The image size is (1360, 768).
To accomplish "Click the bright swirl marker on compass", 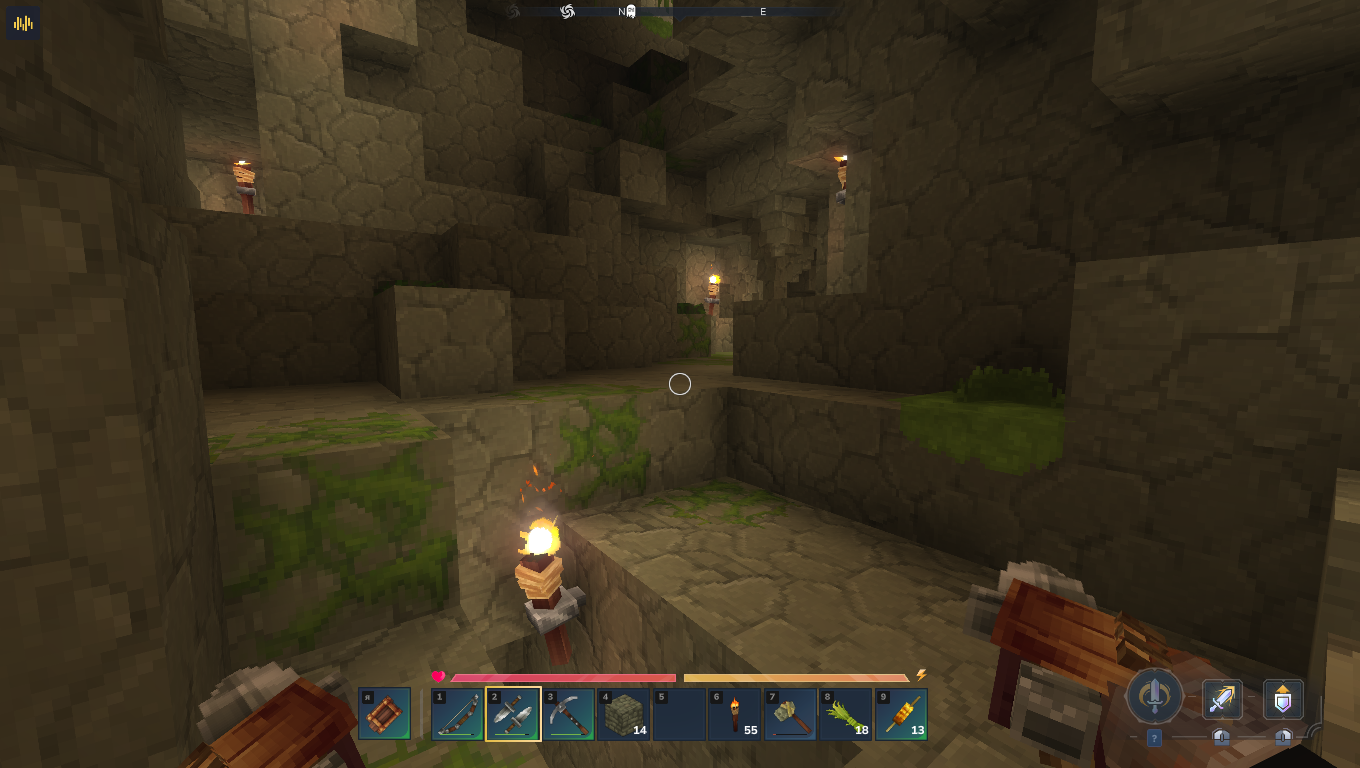I will (567, 11).
